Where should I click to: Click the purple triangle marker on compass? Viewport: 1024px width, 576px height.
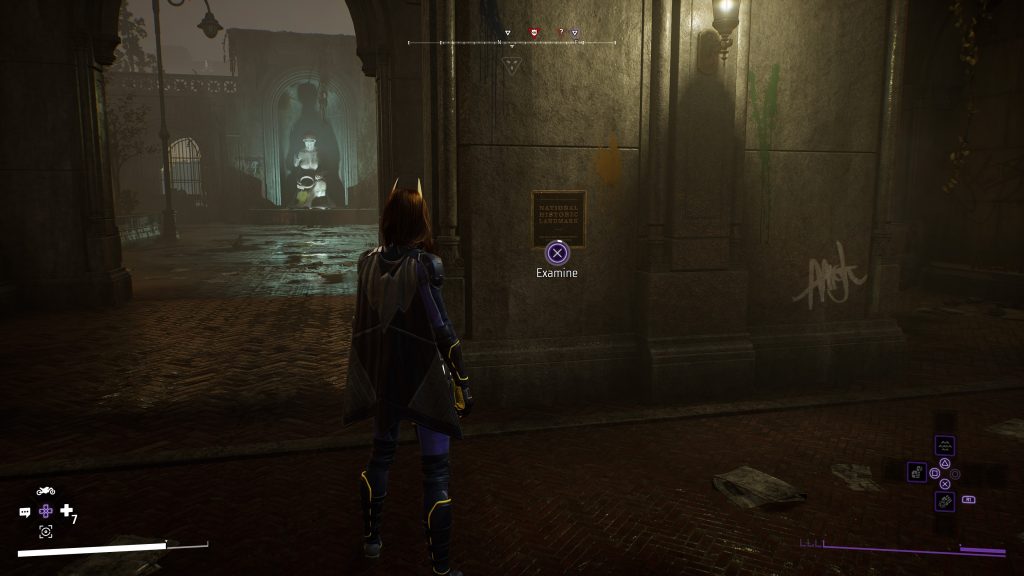click(x=575, y=32)
